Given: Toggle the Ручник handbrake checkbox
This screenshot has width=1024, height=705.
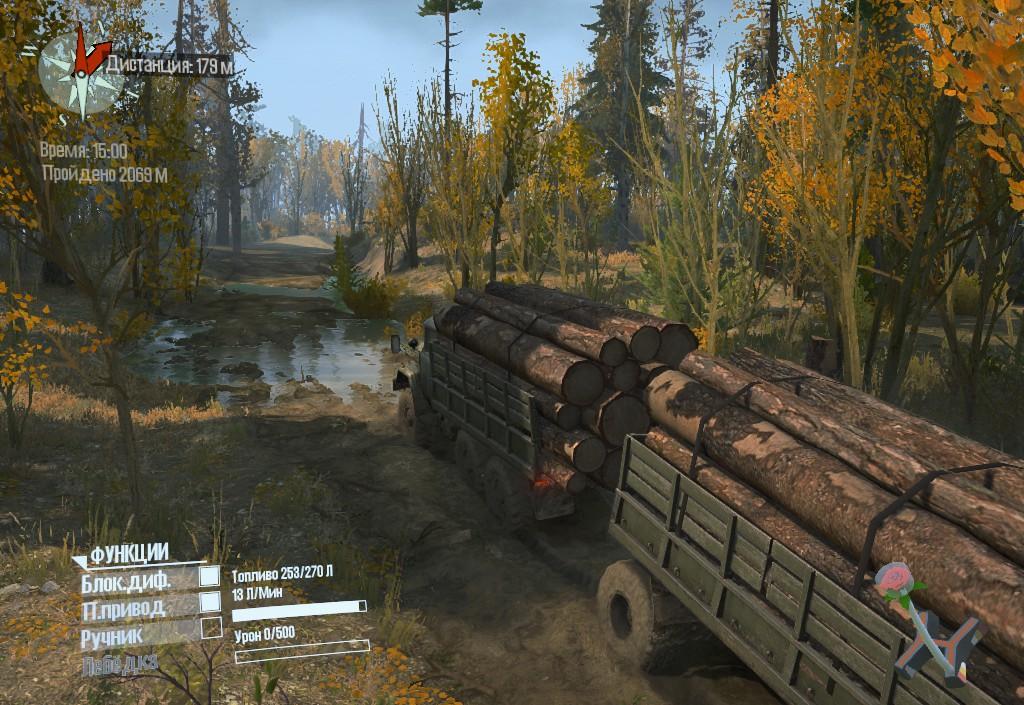Looking at the screenshot, I should (210, 628).
